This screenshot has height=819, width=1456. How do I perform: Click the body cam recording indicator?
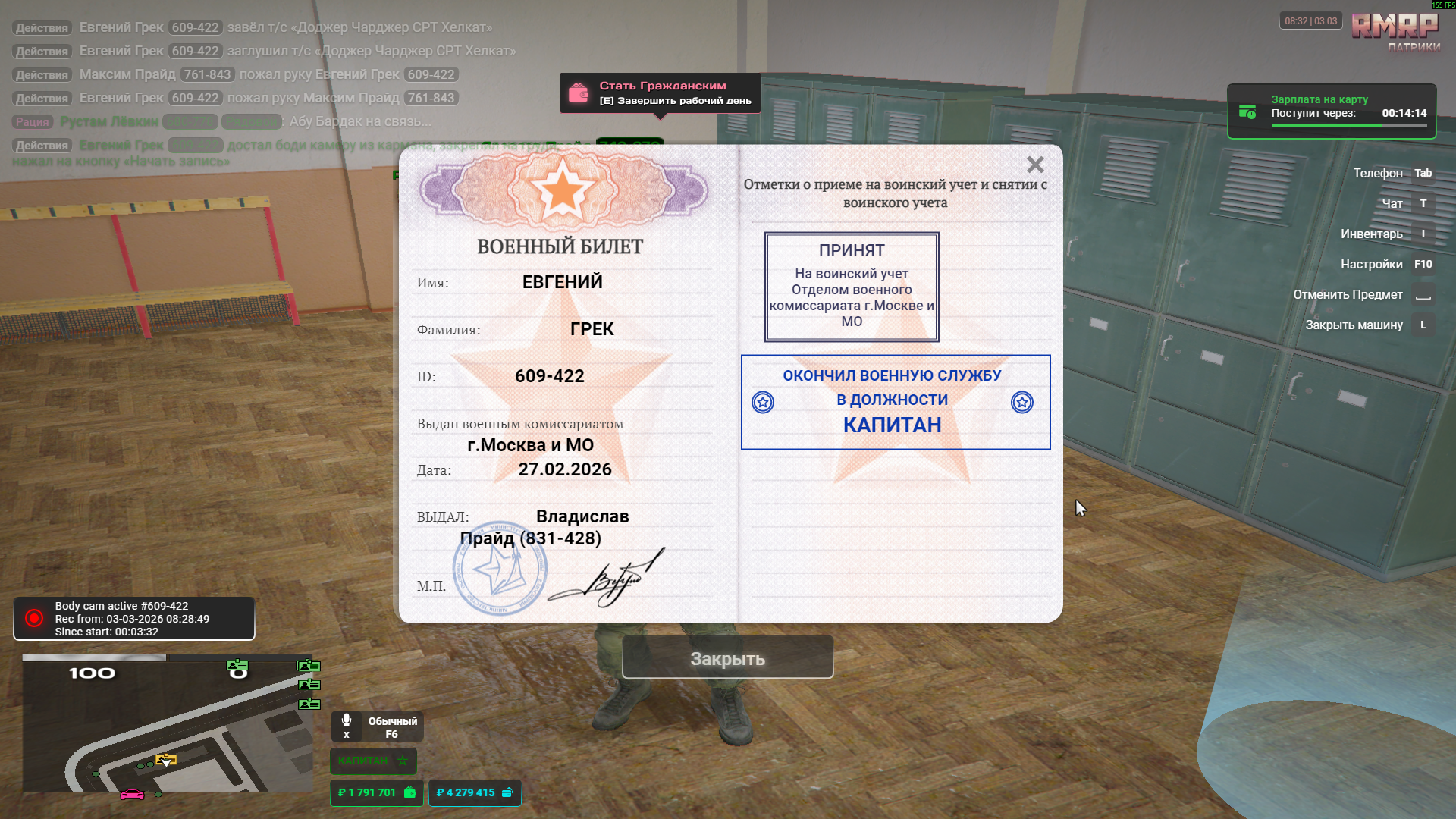tap(134, 618)
